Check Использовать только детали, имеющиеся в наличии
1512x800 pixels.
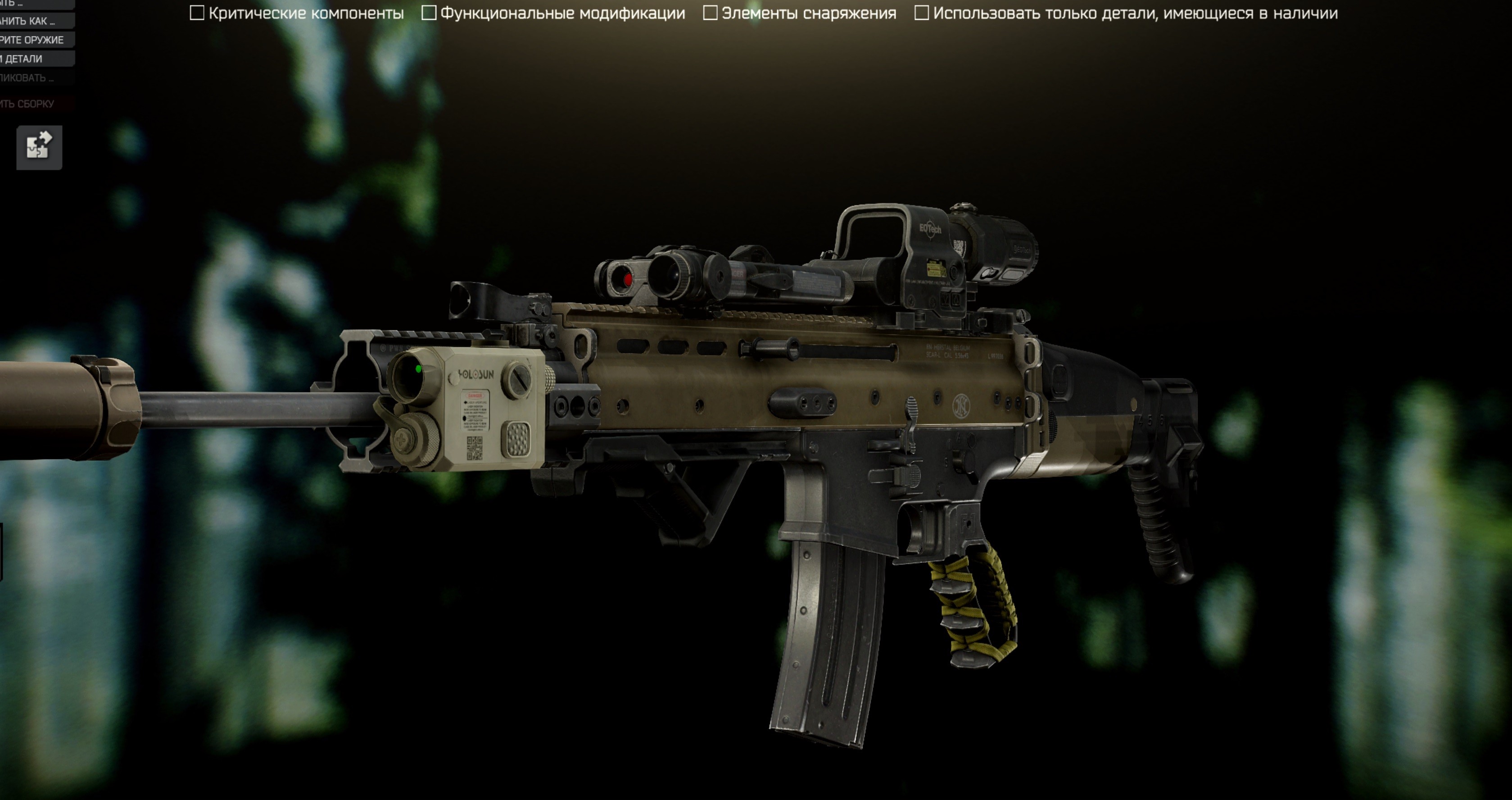[x=922, y=13]
